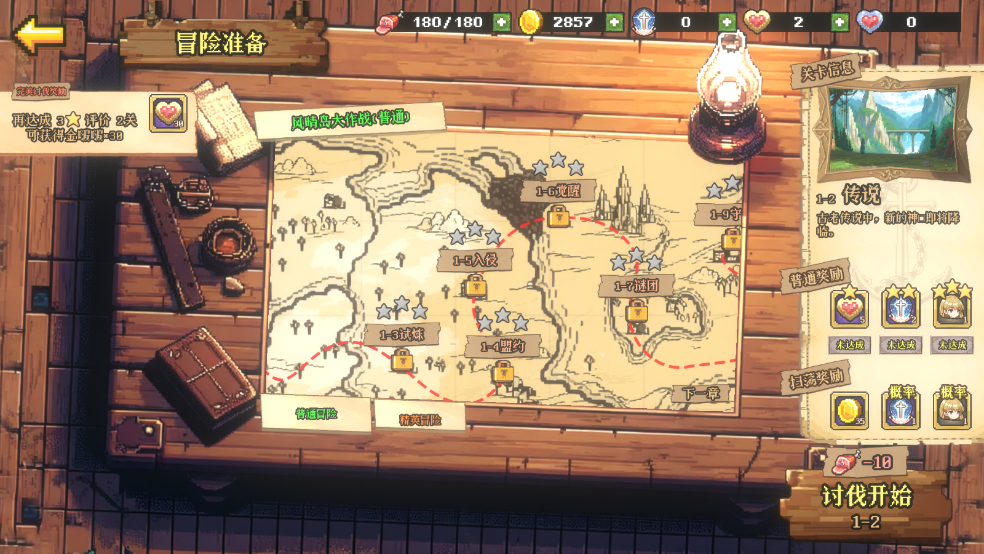Switch to 精英冒险 elite adventure tab
The width and height of the screenshot is (984, 554).
coord(418,418)
